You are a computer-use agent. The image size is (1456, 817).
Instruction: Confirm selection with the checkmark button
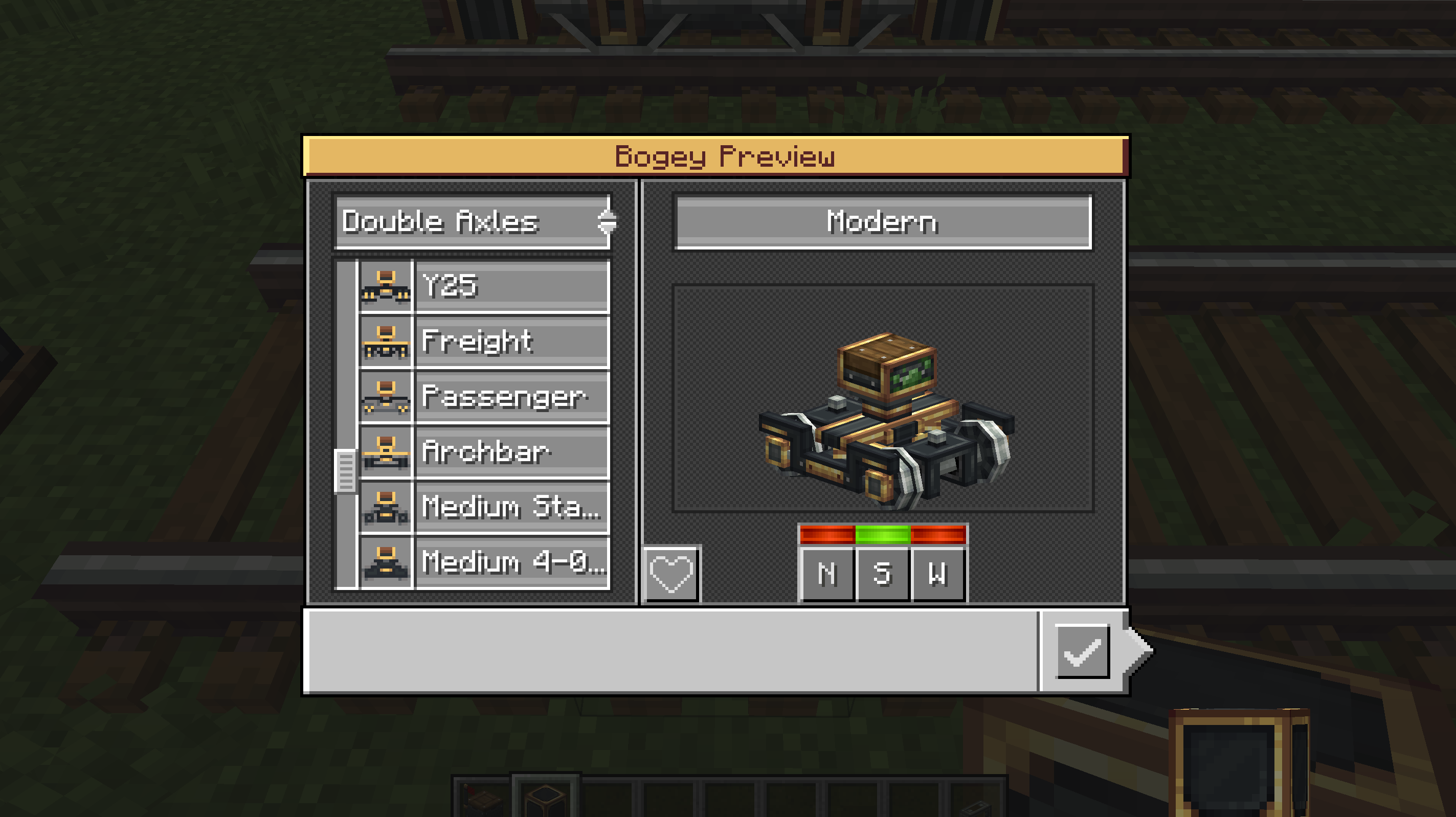[1082, 651]
